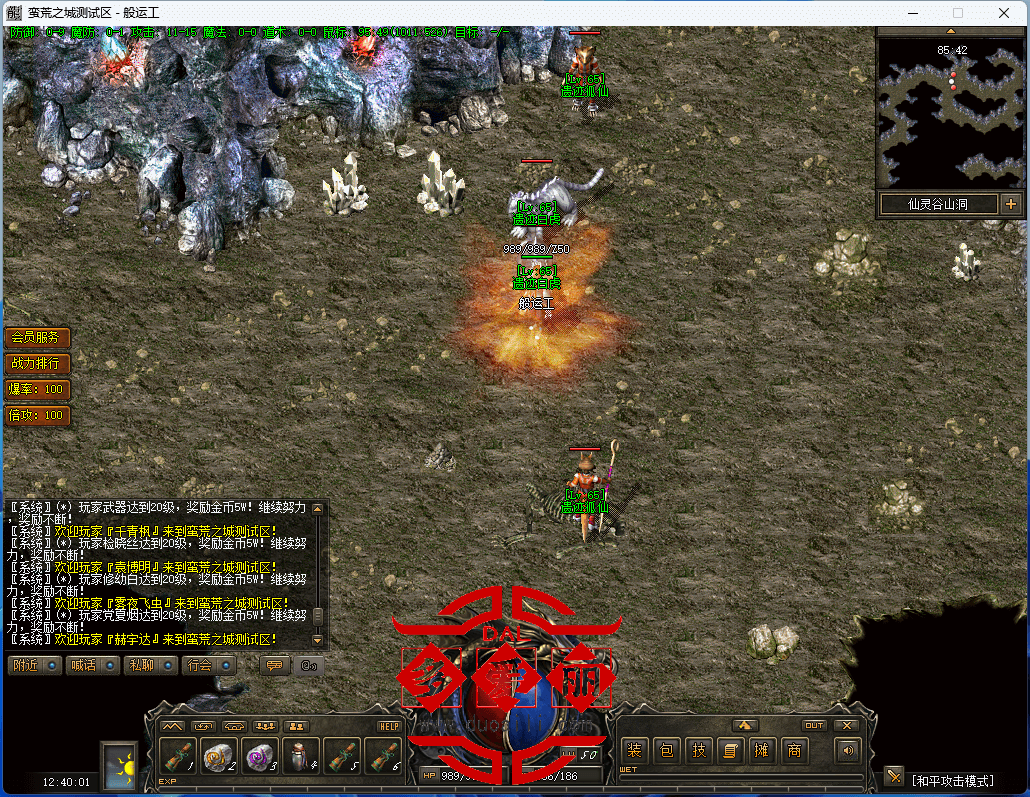Viewport: 1030px width, 797px height.
Task: Open the equipment panel with the 装 button
Action: coord(634,750)
